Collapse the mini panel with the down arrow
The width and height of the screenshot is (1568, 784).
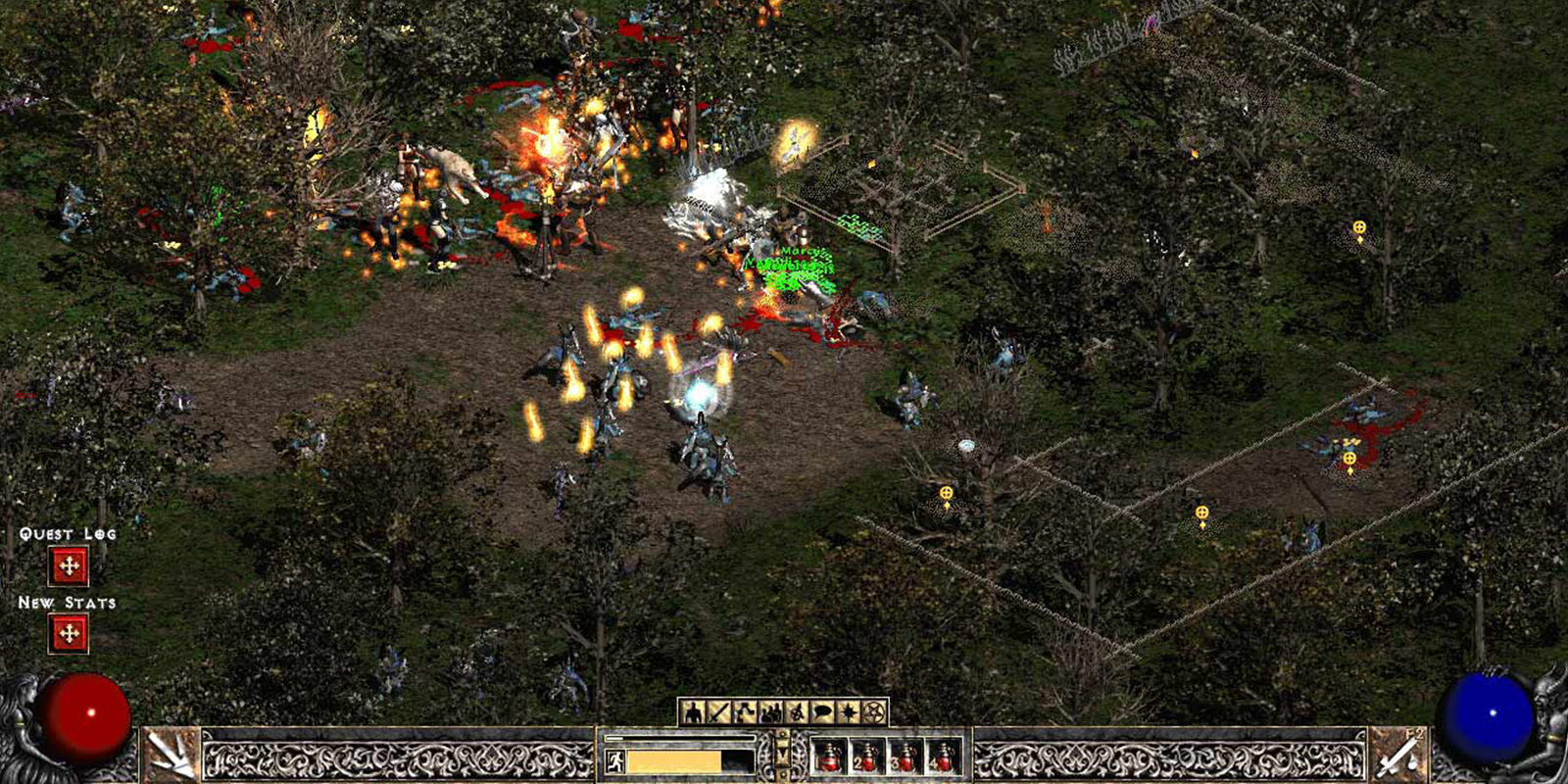783,753
